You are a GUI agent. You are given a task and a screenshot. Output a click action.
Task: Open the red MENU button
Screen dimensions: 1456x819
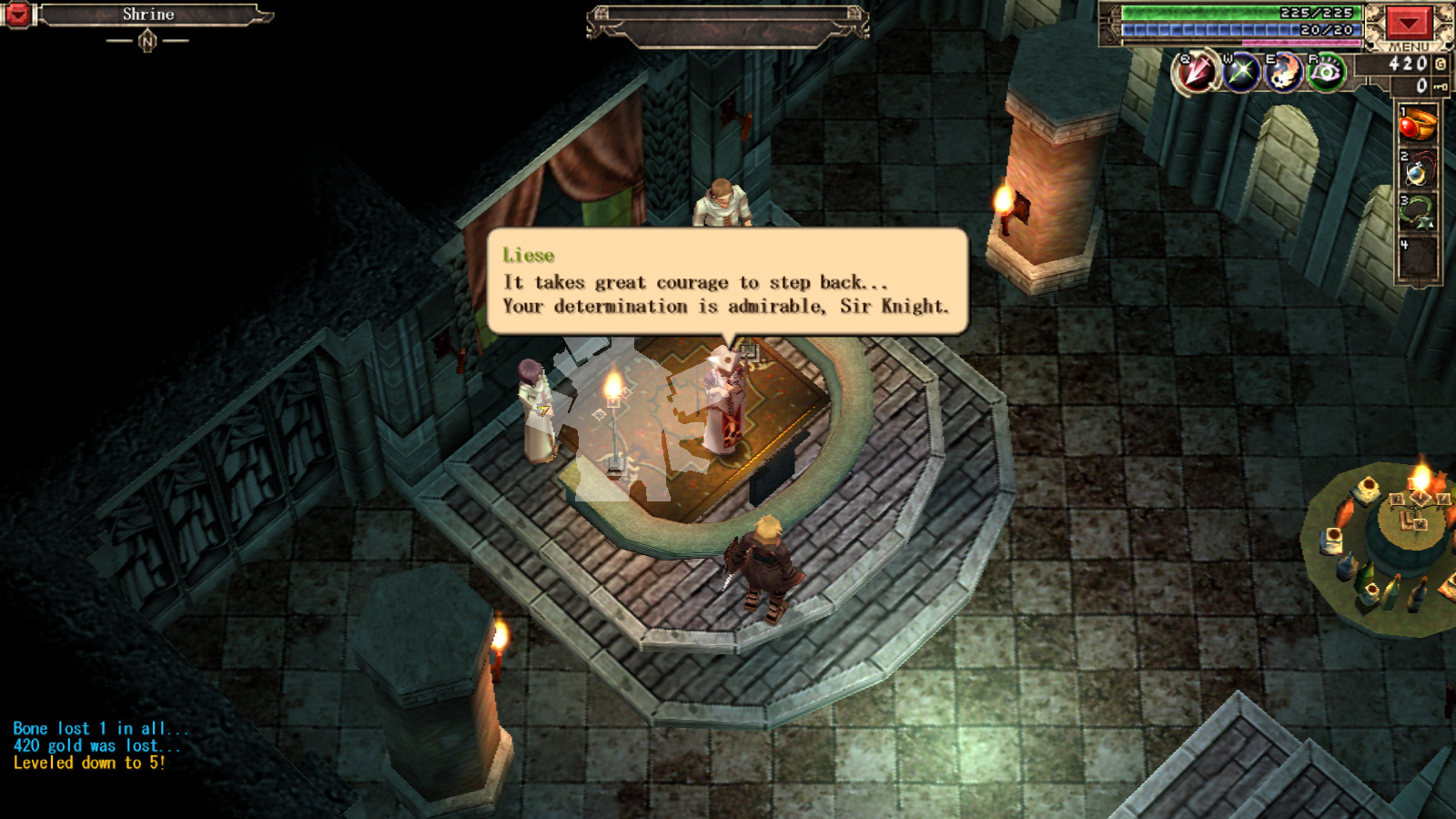[1408, 23]
